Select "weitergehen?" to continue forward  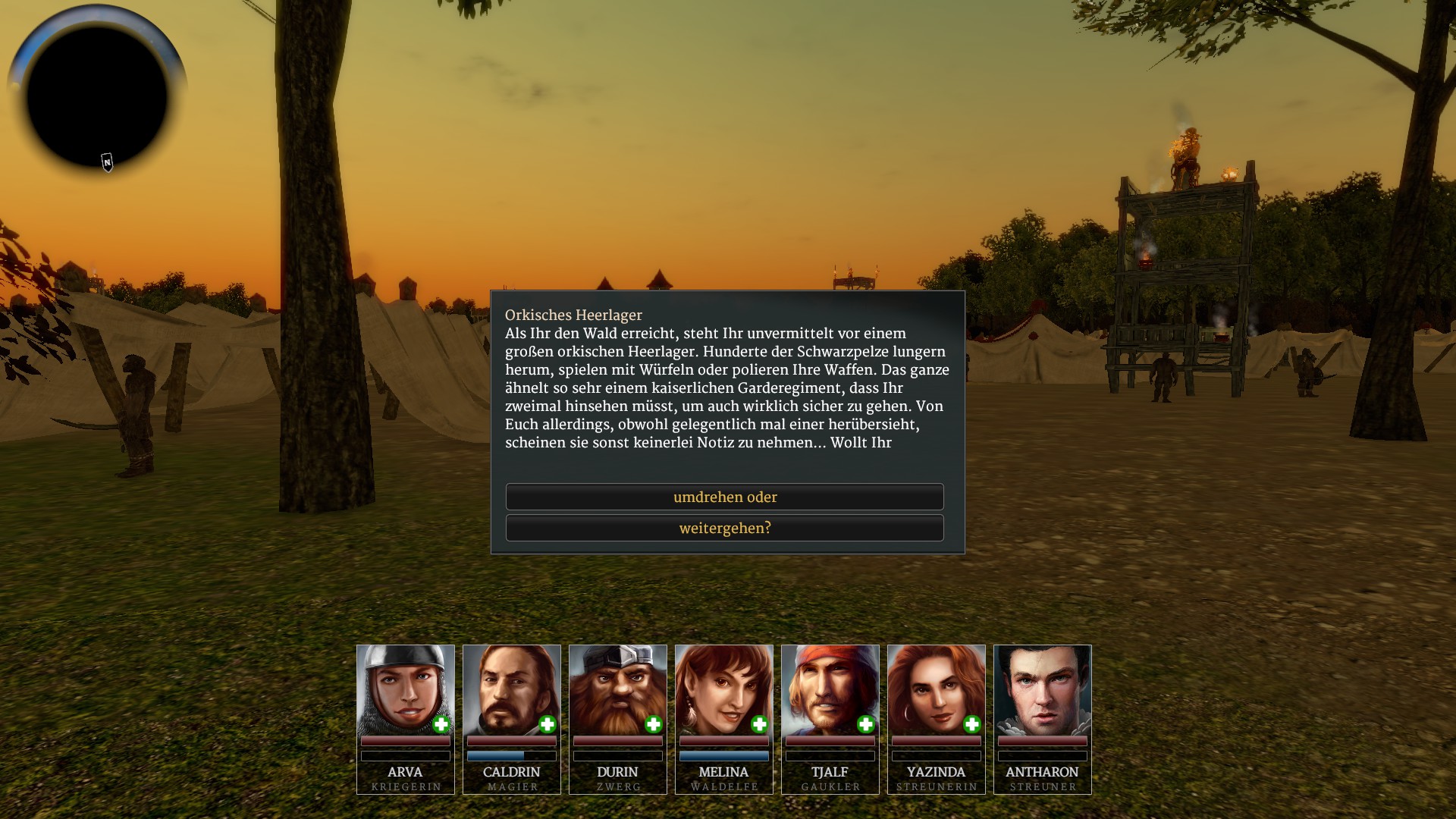[x=724, y=528]
